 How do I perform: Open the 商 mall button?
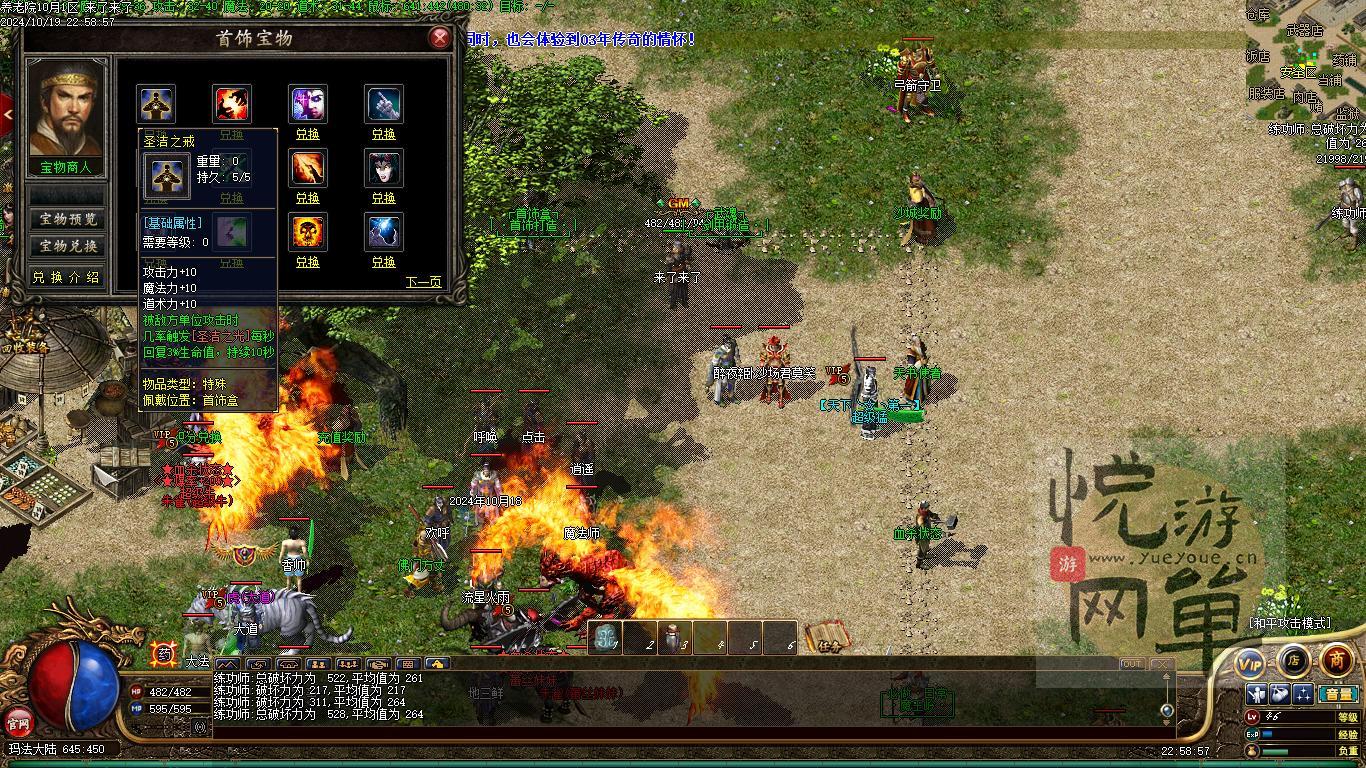1337,660
